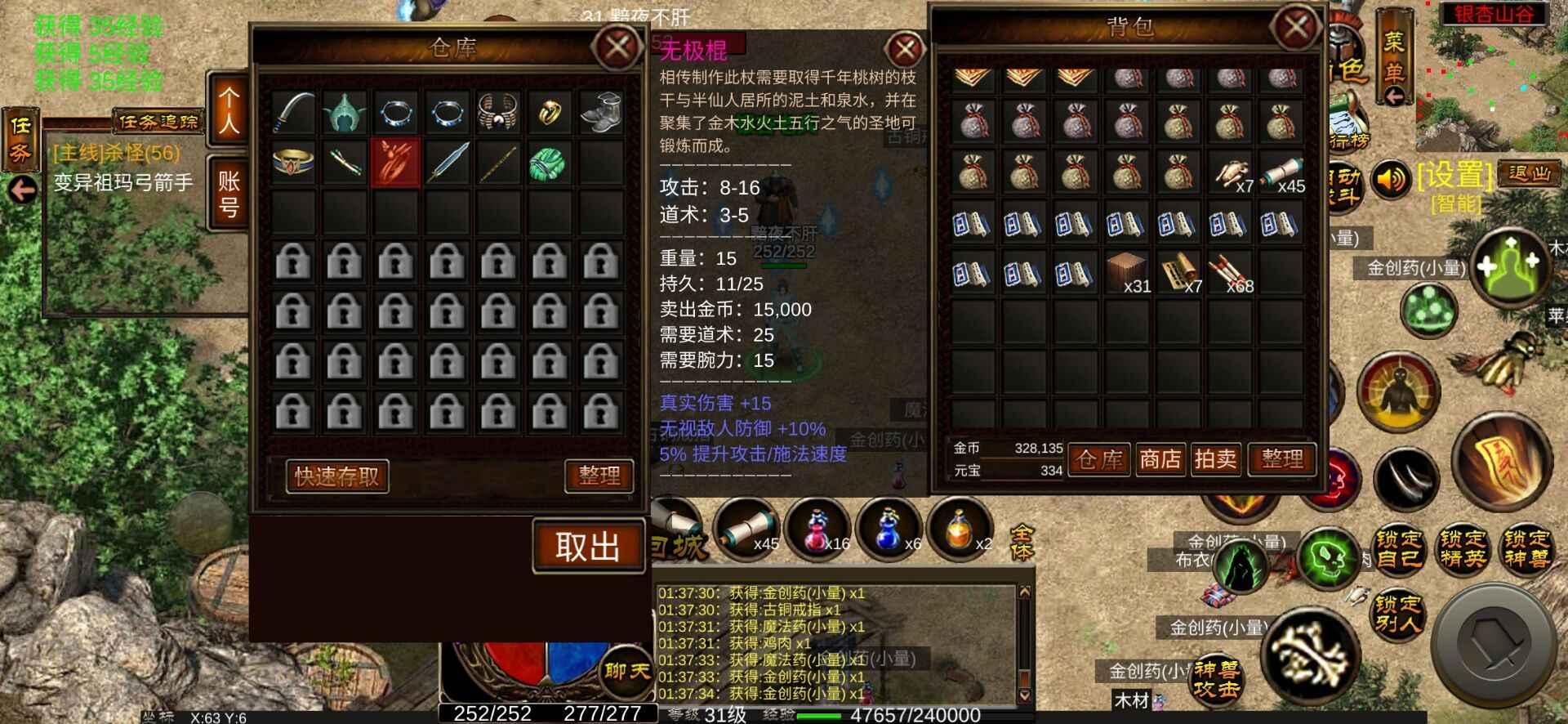Collapse the 任务 panel with the left arrow
1568x724 pixels.
(x=20, y=190)
